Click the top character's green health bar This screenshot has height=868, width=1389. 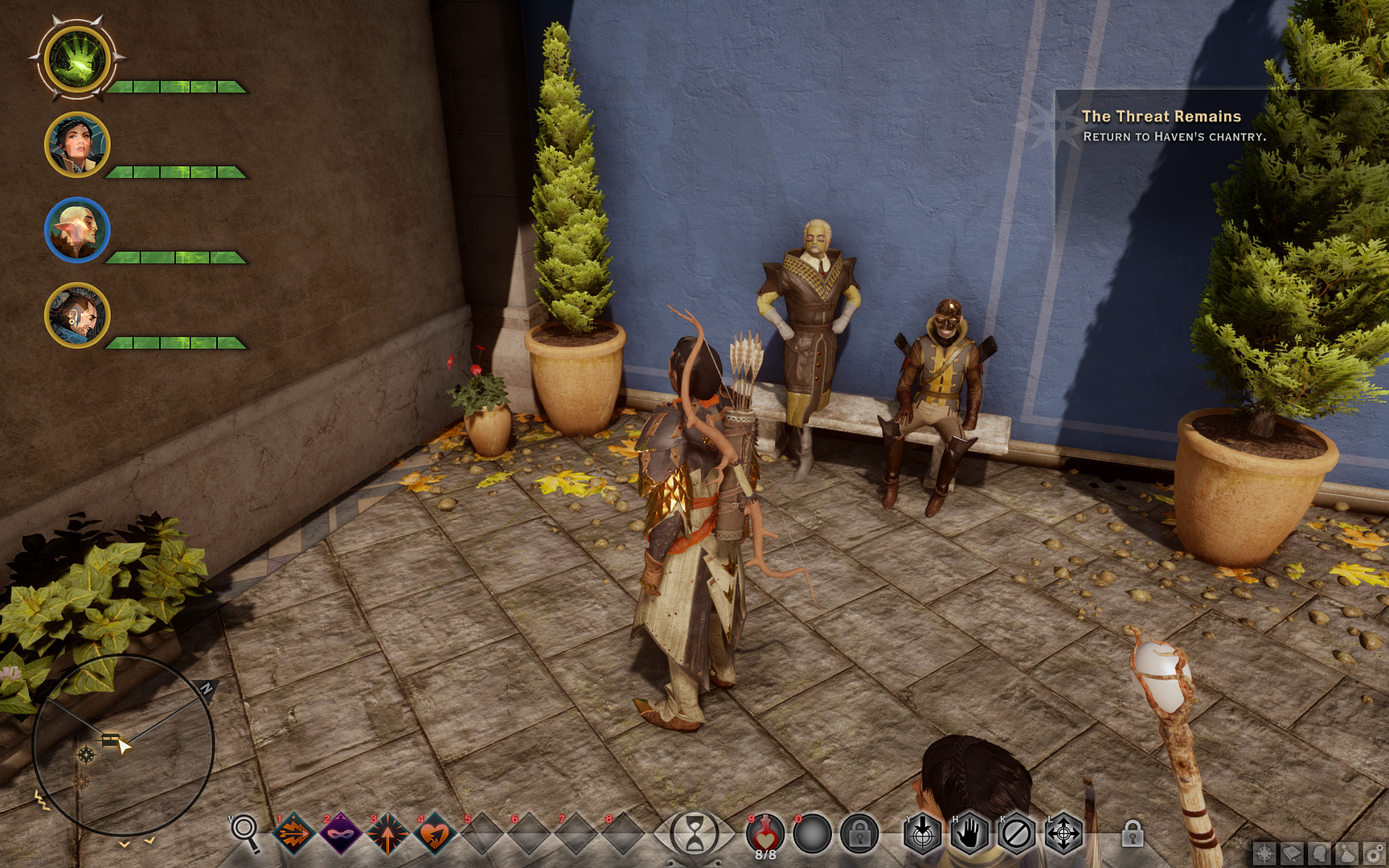point(175,86)
